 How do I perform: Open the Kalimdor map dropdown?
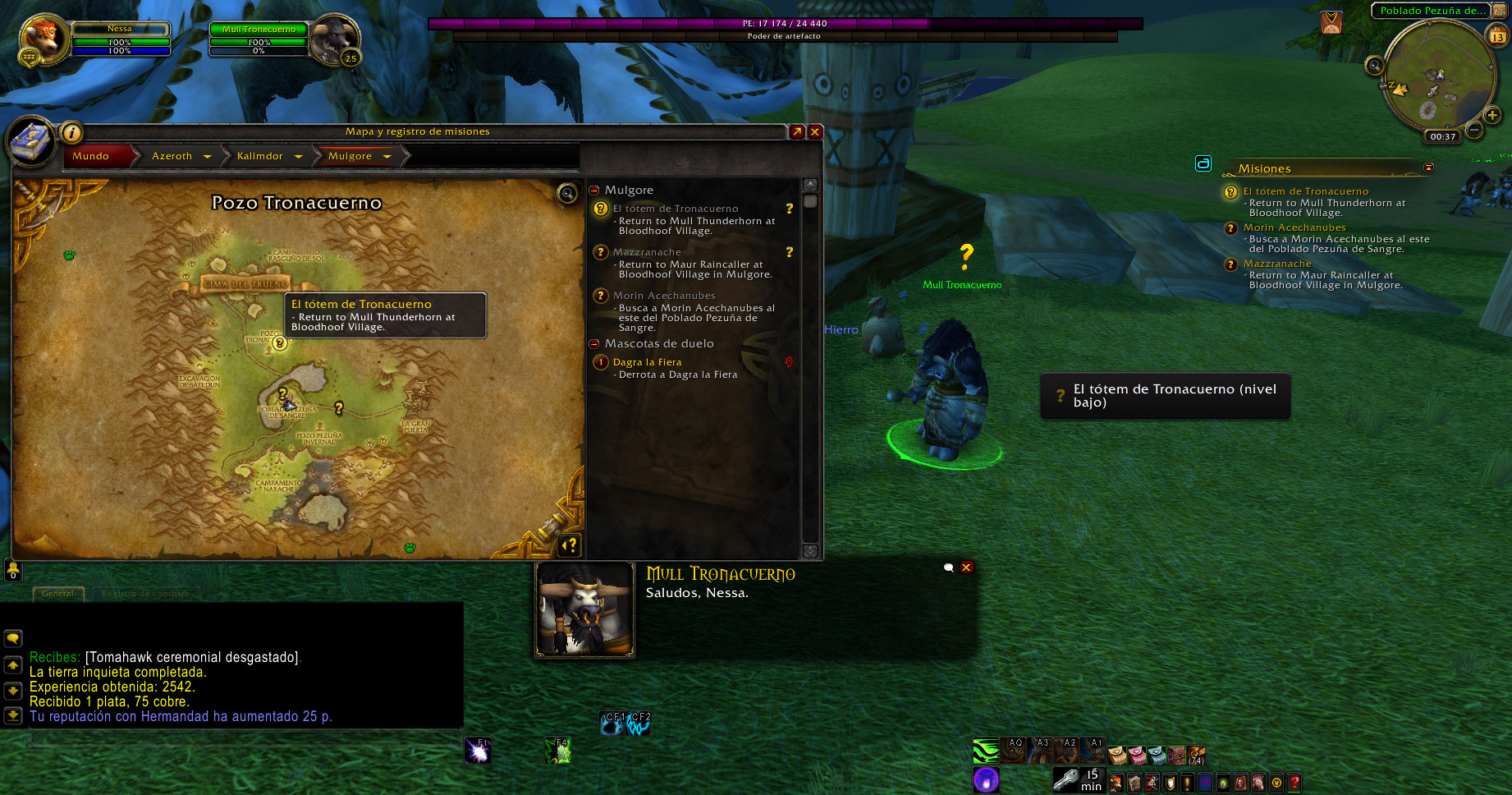point(298,156)
